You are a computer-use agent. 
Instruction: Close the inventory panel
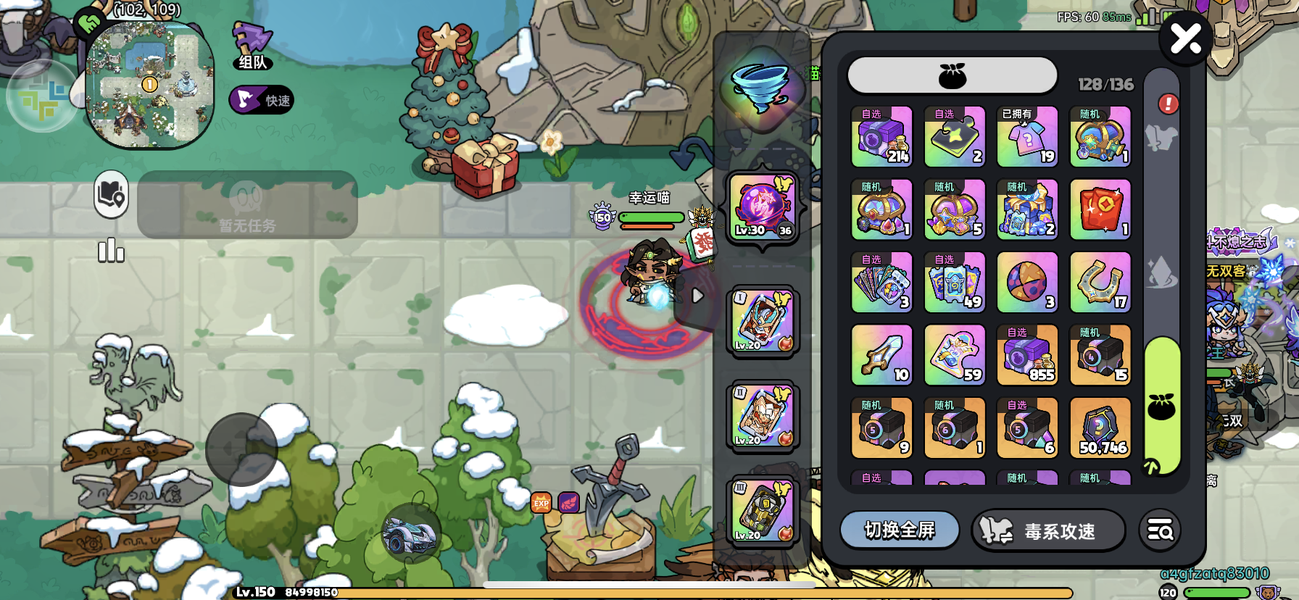point(1185,39)
